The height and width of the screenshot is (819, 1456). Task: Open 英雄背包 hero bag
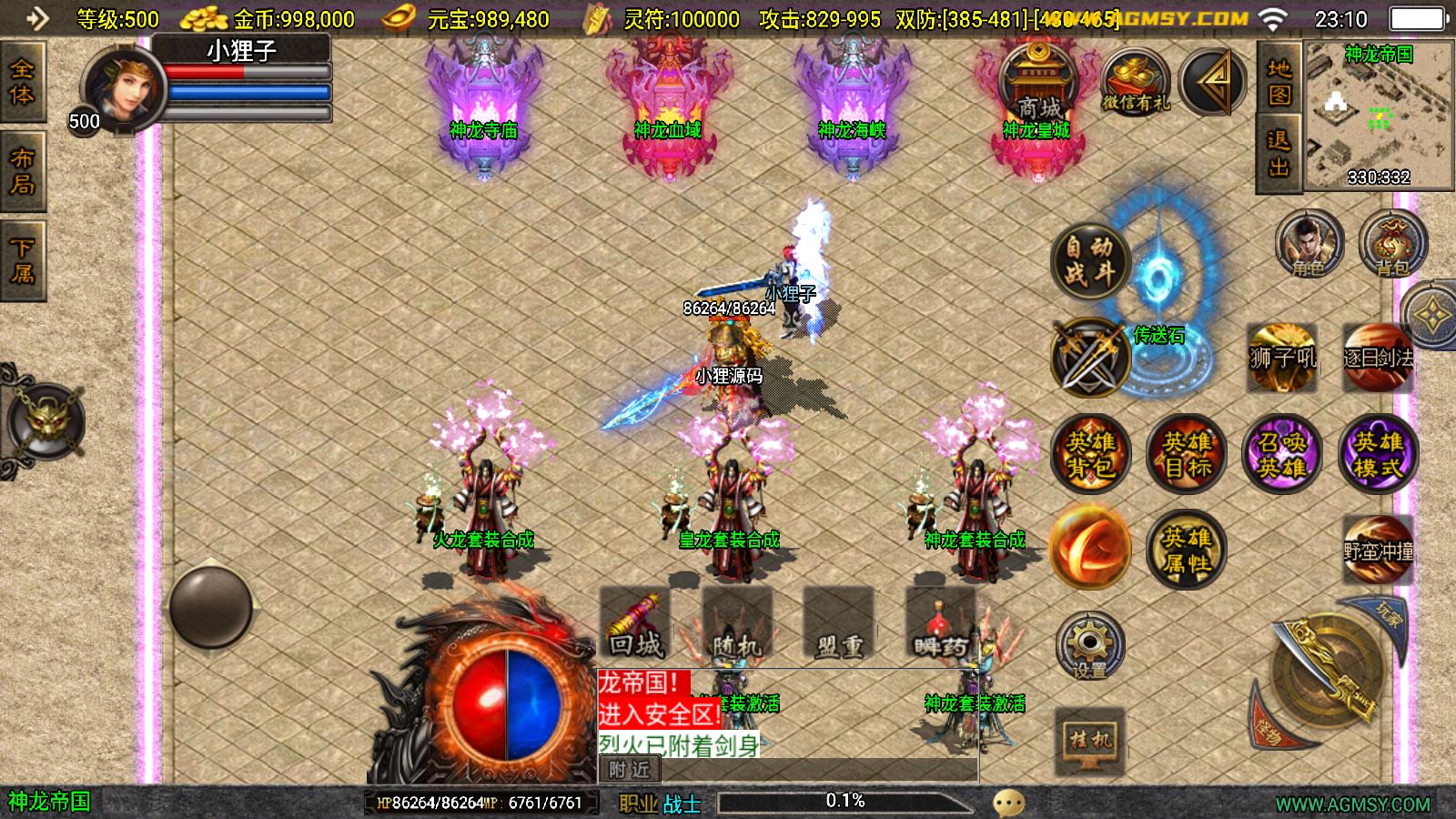1090,454
